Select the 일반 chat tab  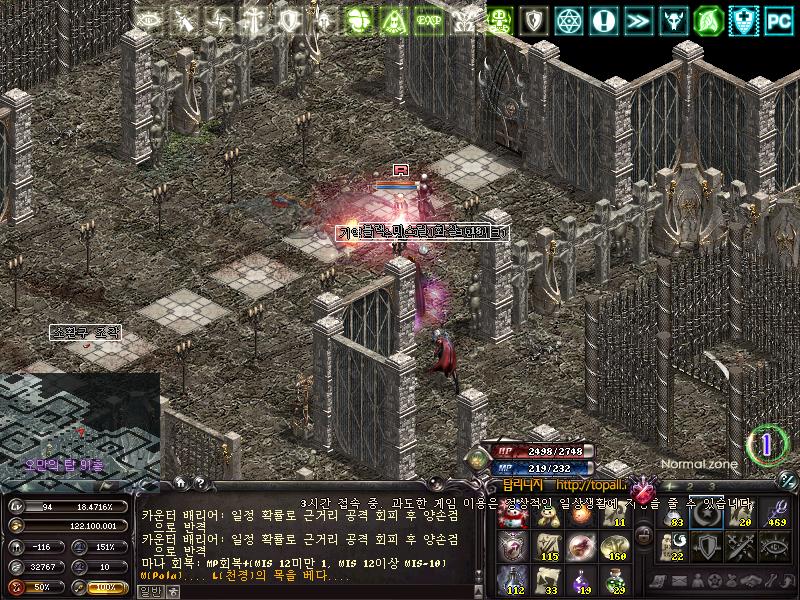click(149, 591)
